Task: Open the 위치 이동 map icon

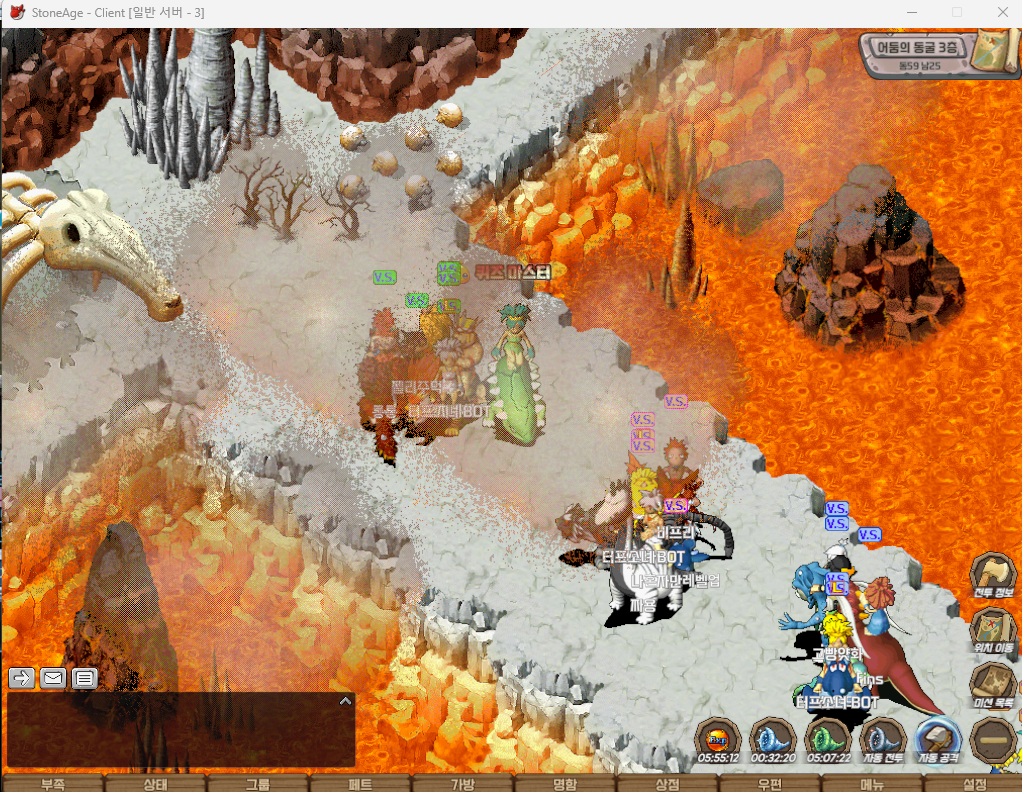Action: tap(992, 628)
